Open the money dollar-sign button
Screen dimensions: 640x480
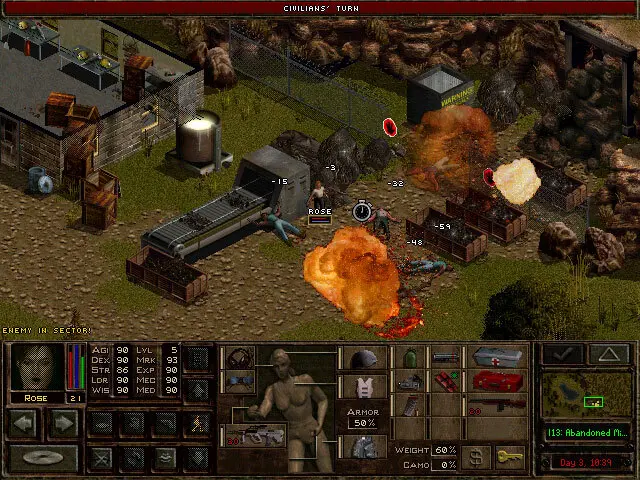478,456
